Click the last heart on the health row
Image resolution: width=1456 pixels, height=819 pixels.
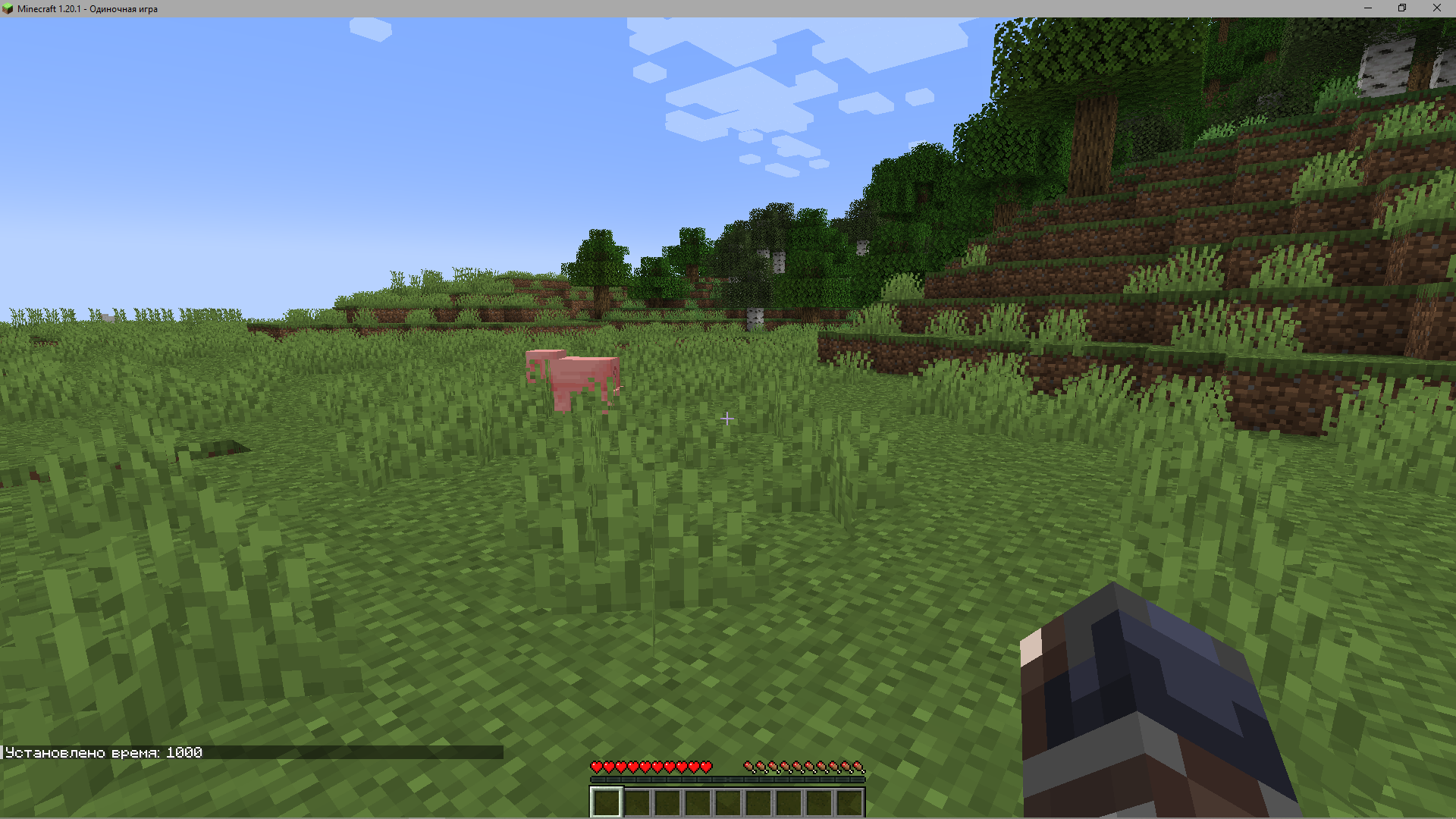pos(707,766)
